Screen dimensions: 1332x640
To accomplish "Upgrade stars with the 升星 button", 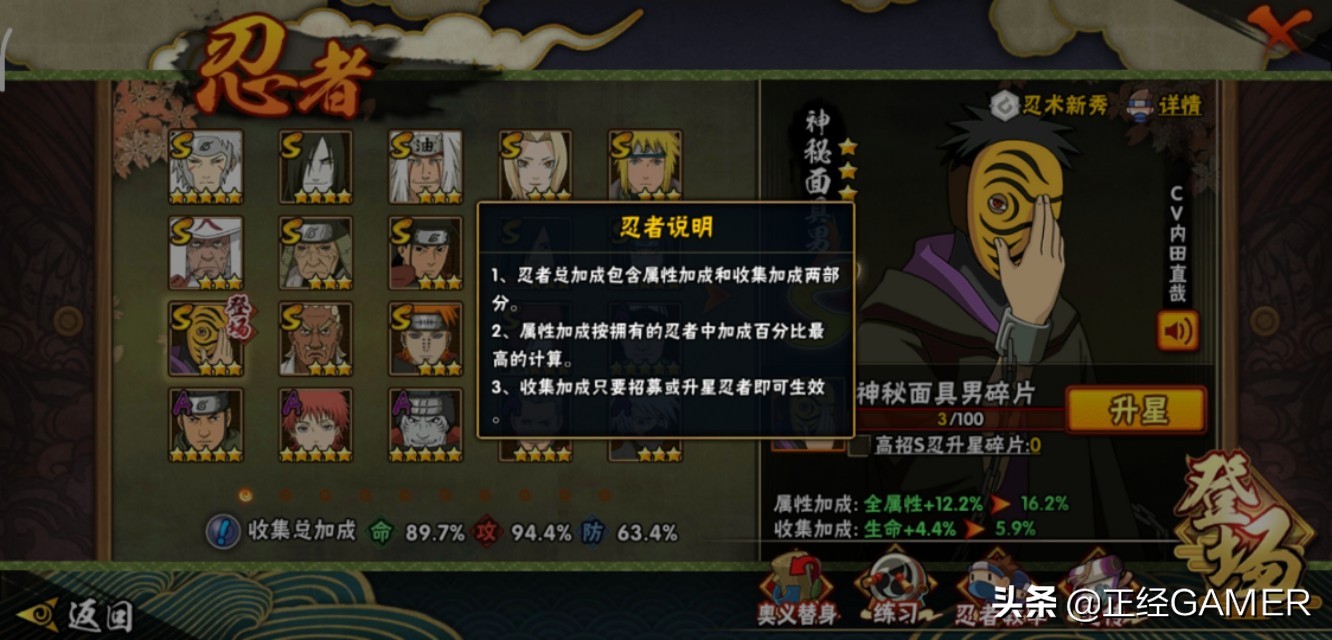I will point(1136,410).
